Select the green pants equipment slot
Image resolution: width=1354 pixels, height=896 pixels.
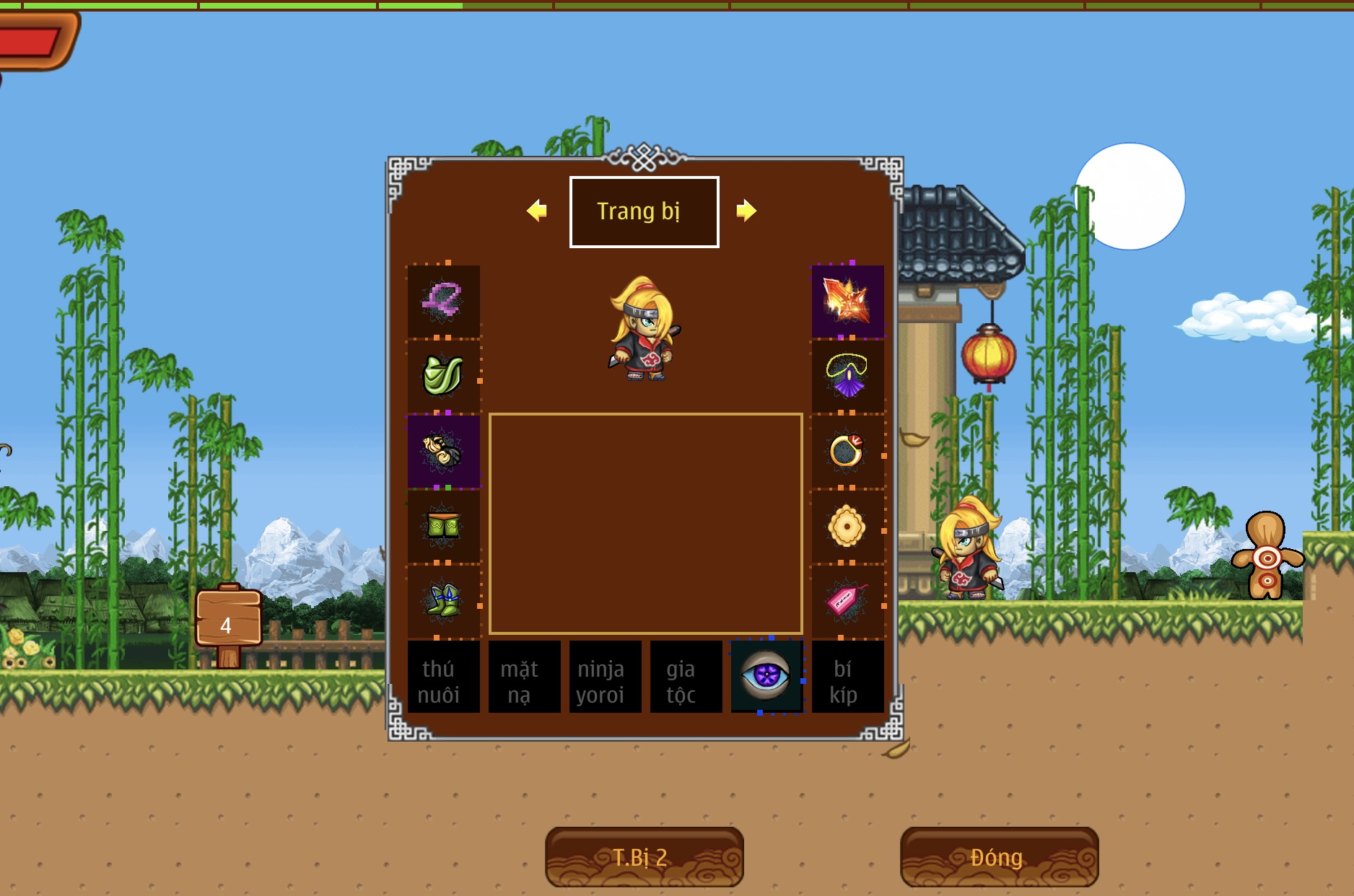click(443, 526)
